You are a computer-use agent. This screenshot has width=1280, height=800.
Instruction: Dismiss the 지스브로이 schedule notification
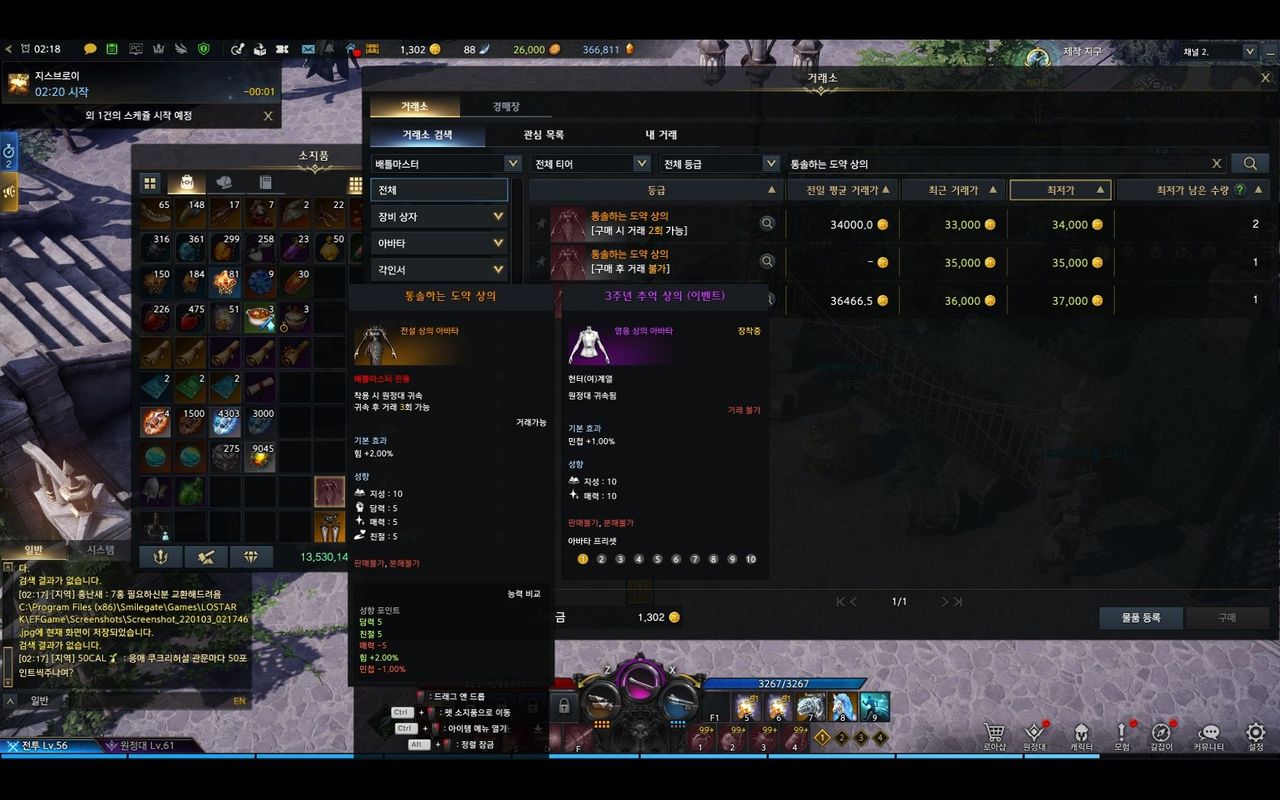click(267, 116)
